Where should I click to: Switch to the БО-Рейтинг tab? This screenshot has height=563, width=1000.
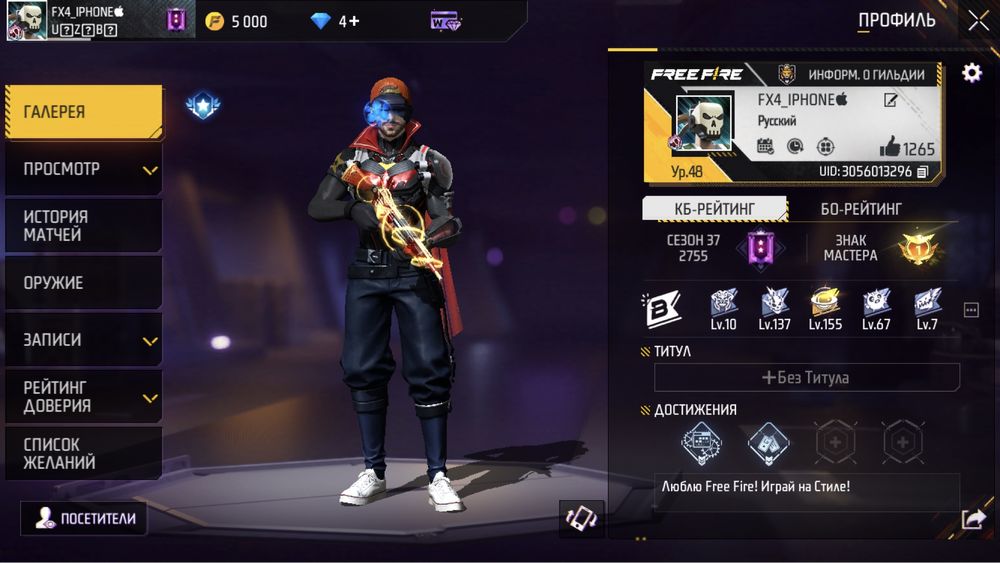[x=861, y=208]
